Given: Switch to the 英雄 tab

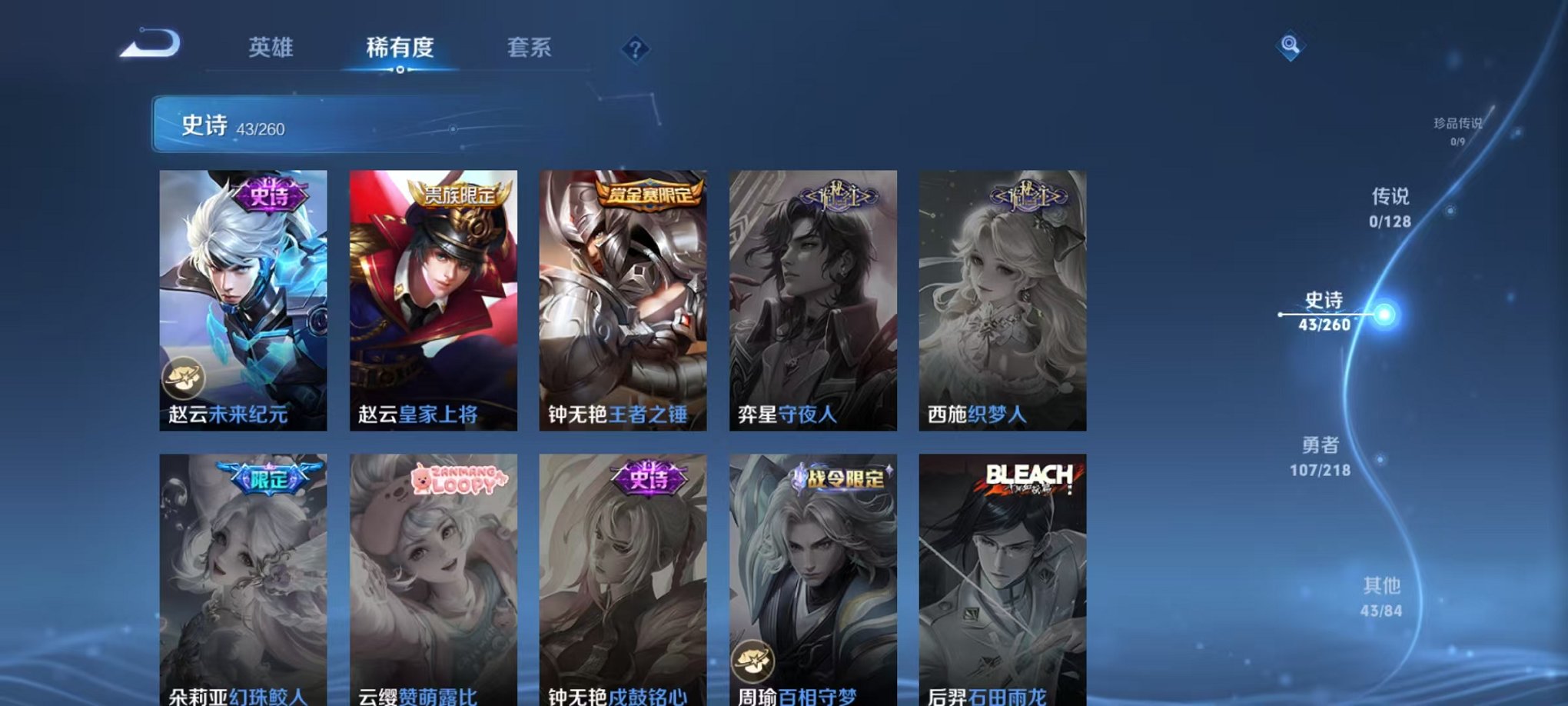Looking at the screenshot, I should tap(271, 48).
